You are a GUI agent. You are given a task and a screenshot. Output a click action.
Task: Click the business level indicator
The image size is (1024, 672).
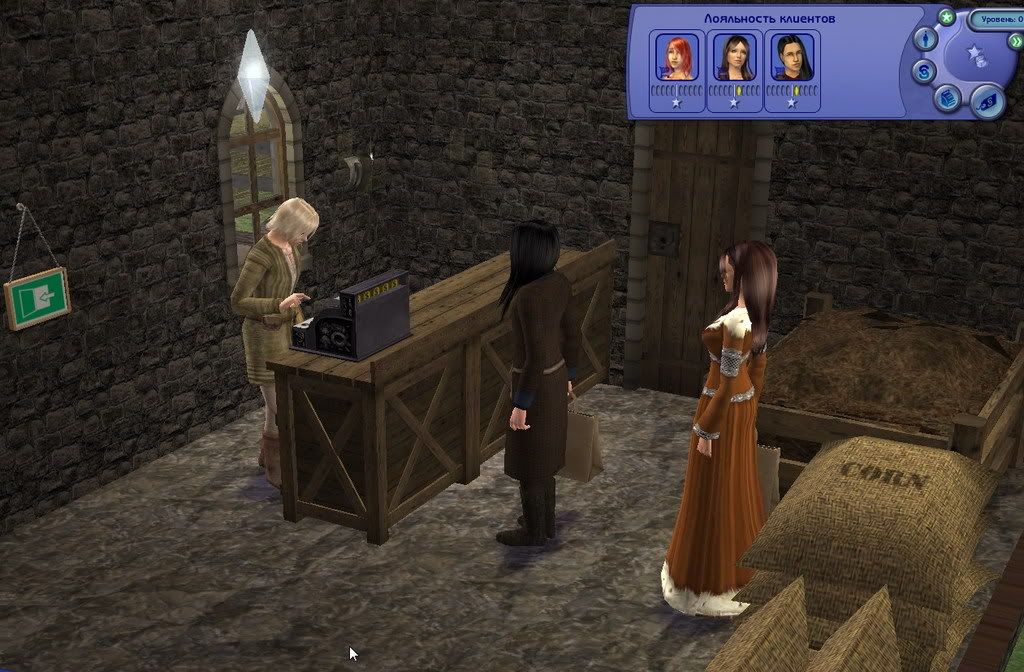tap(996, 19)
